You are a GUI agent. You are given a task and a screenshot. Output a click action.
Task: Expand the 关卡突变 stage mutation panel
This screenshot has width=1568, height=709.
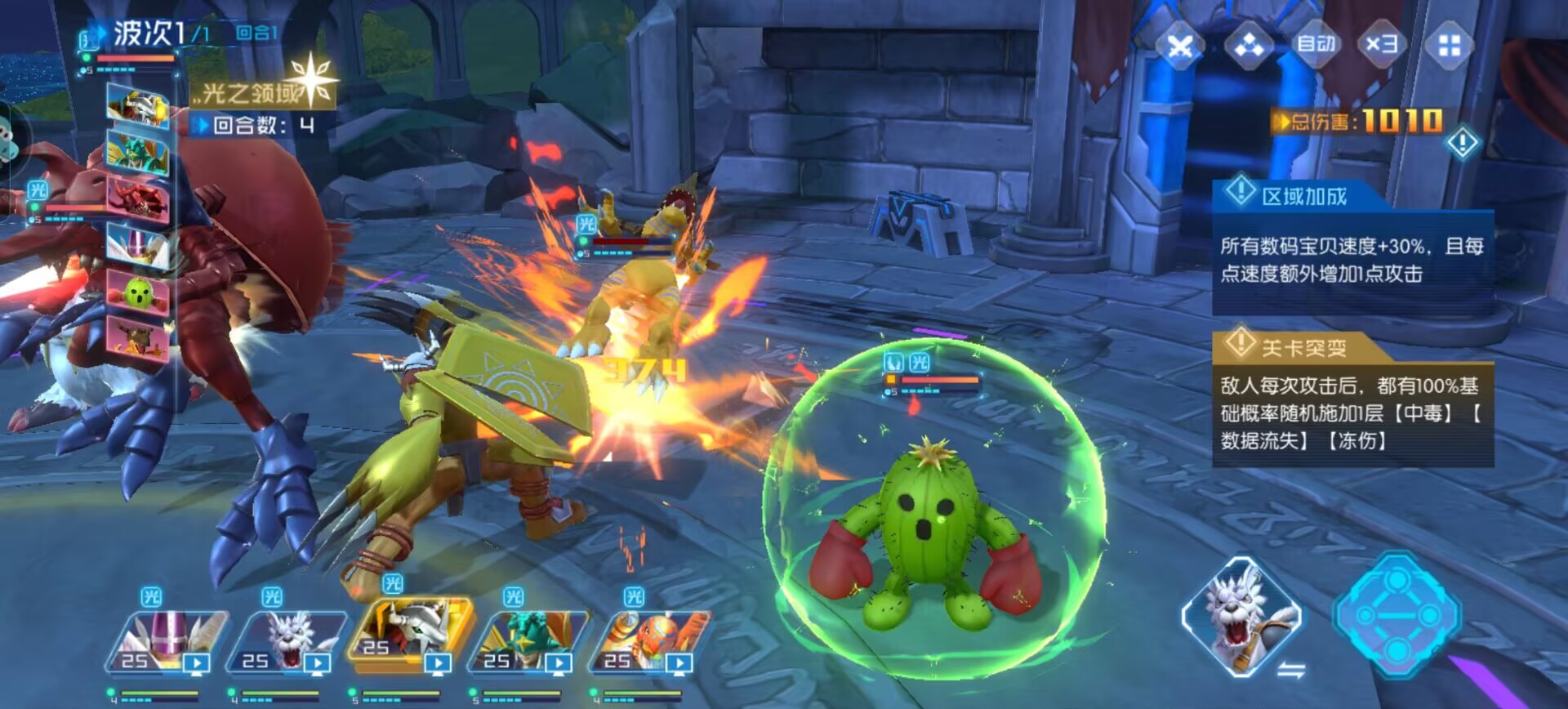[x=1303, y=348]
